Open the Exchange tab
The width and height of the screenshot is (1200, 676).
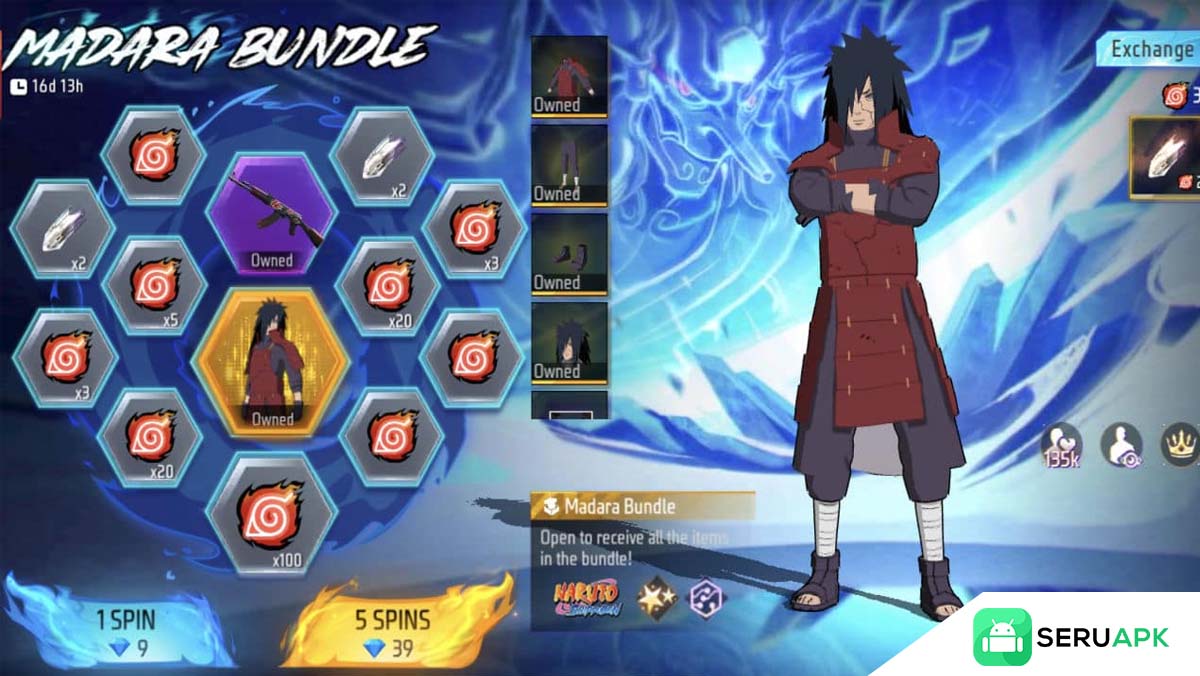tap(1152, 49)
